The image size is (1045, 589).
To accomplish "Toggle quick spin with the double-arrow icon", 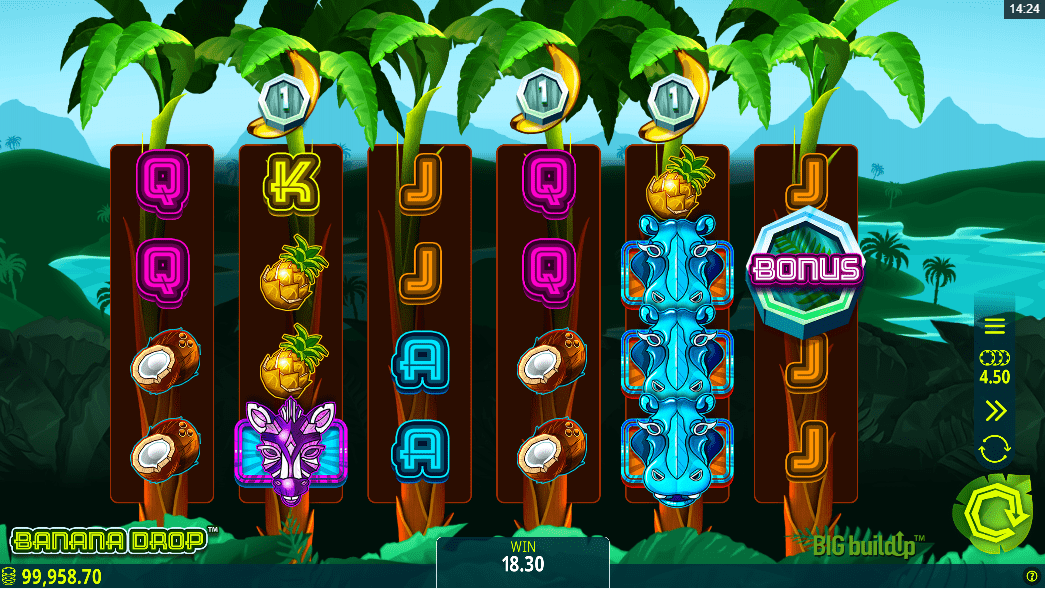I will point(994,409).
